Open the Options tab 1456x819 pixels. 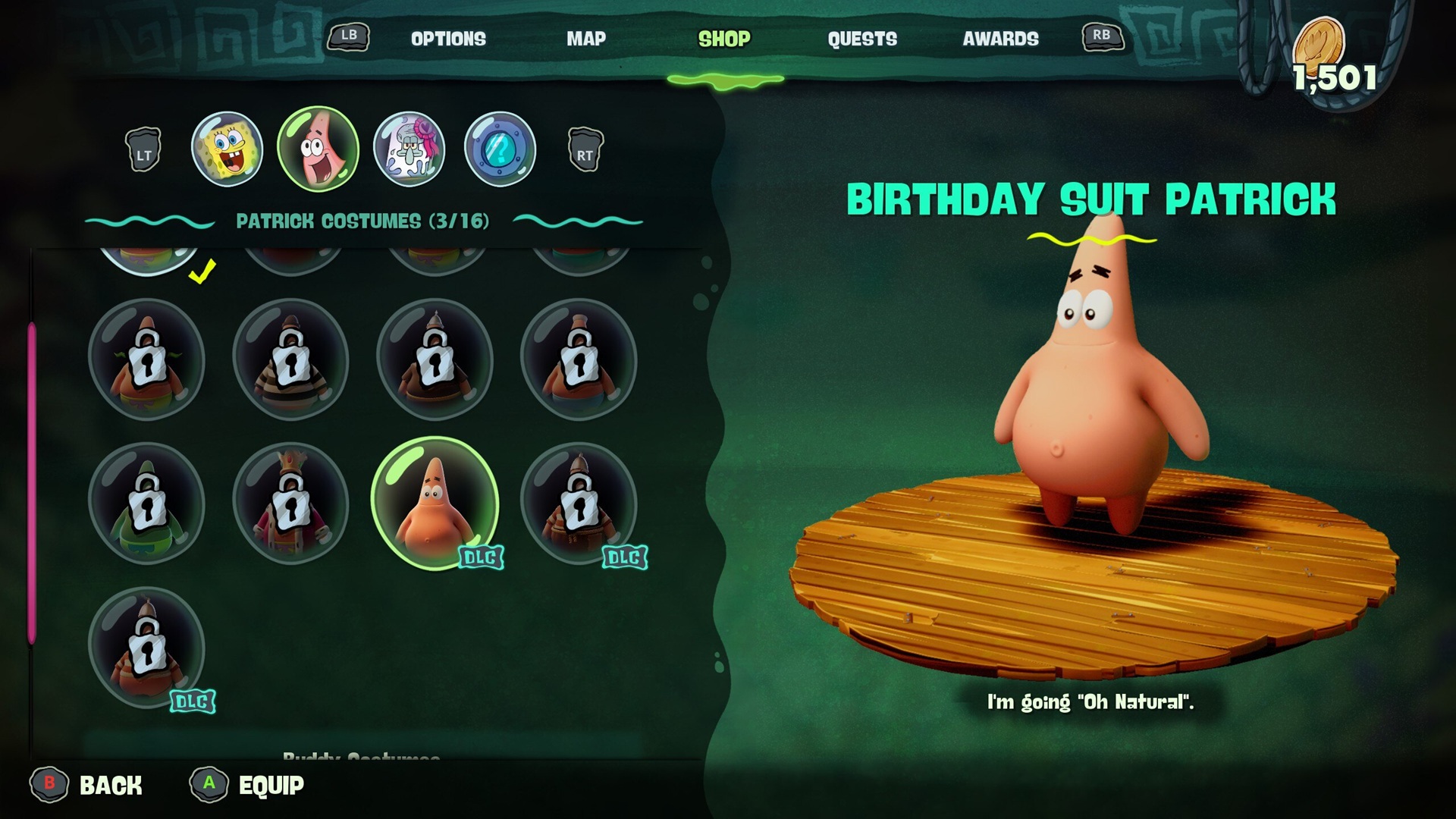(x=448, y=39)
